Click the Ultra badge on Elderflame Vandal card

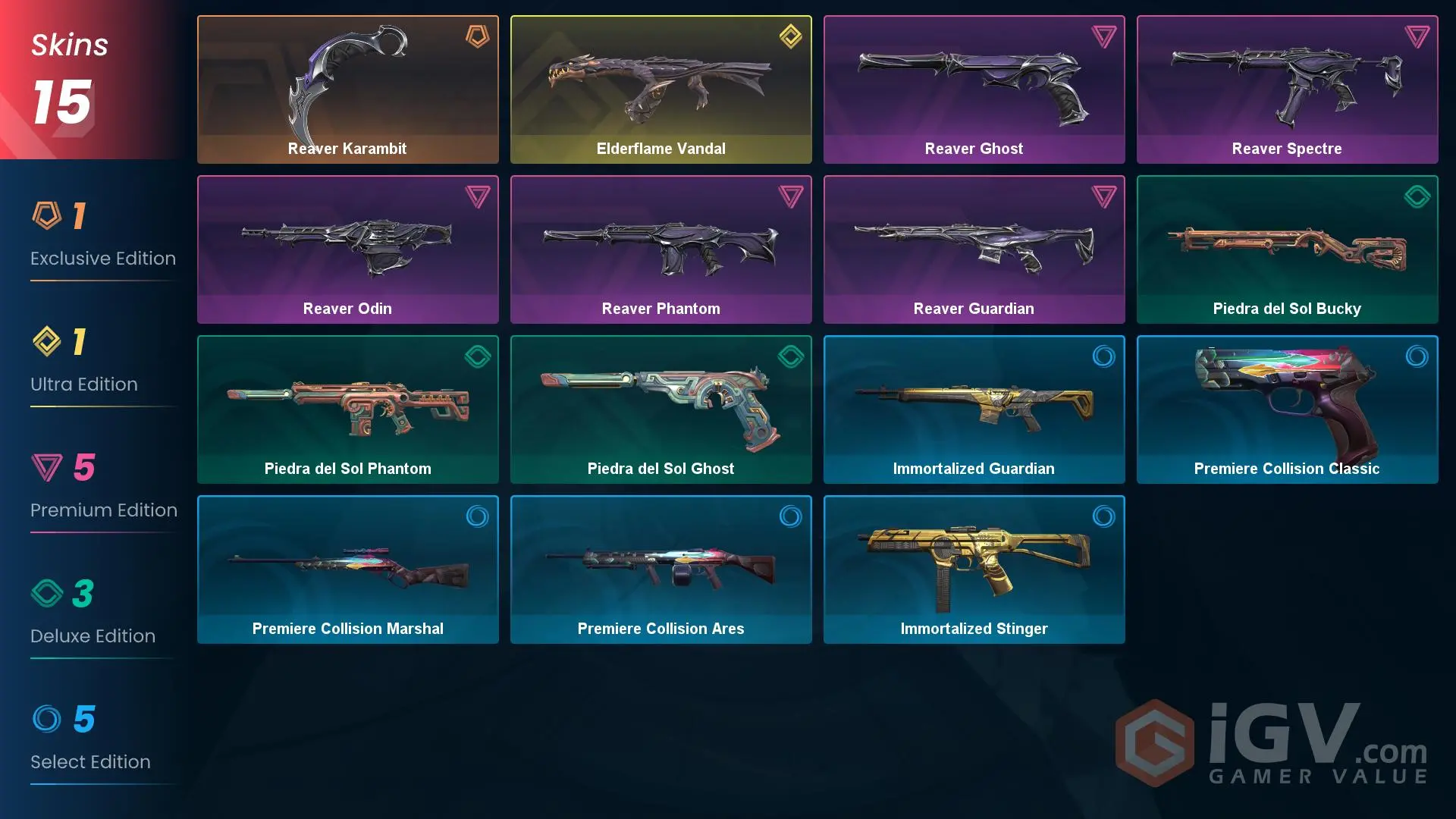(790, 36)
